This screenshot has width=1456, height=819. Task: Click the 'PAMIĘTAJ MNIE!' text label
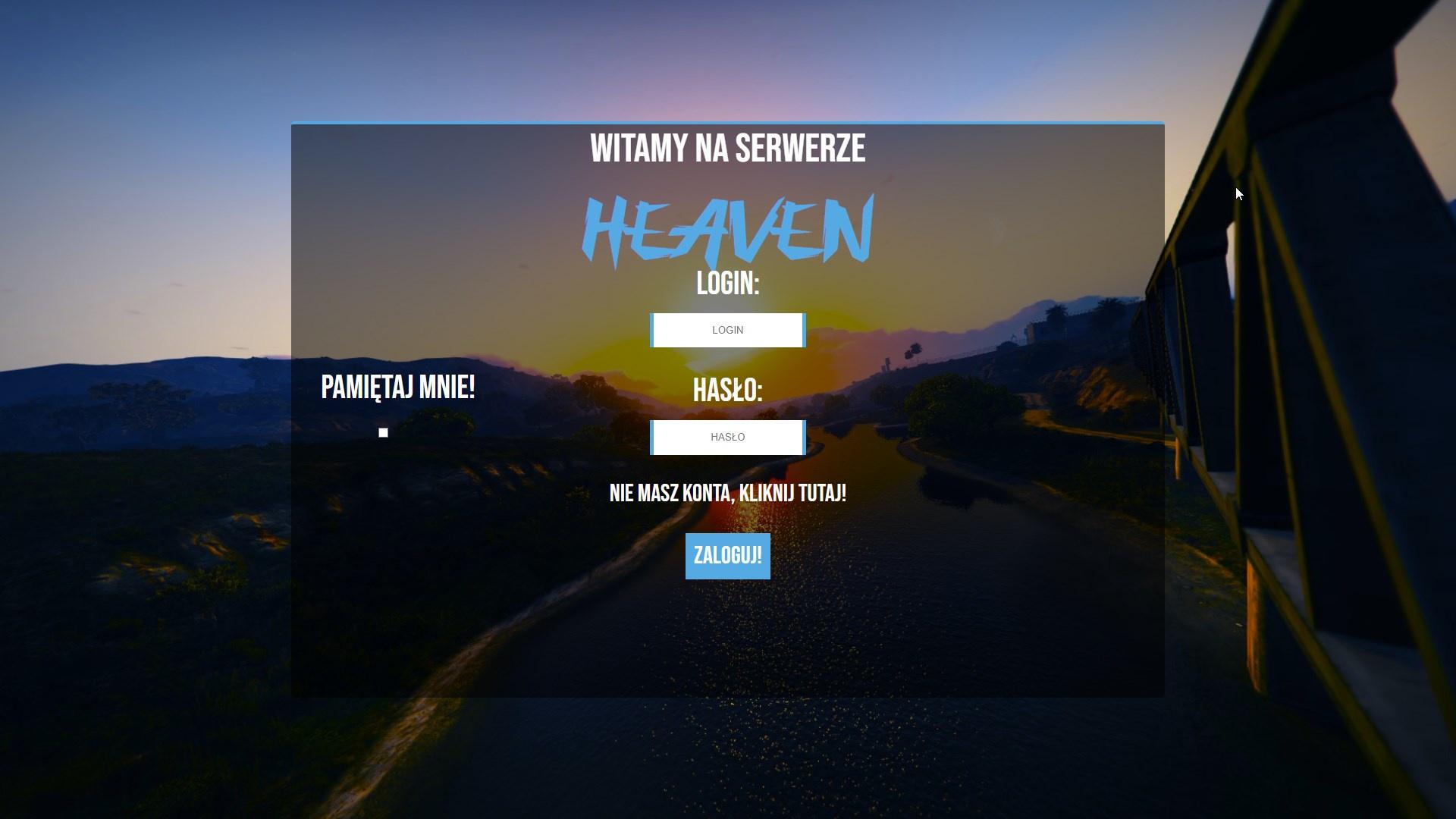pyautogui.click(x=398, y=387)
